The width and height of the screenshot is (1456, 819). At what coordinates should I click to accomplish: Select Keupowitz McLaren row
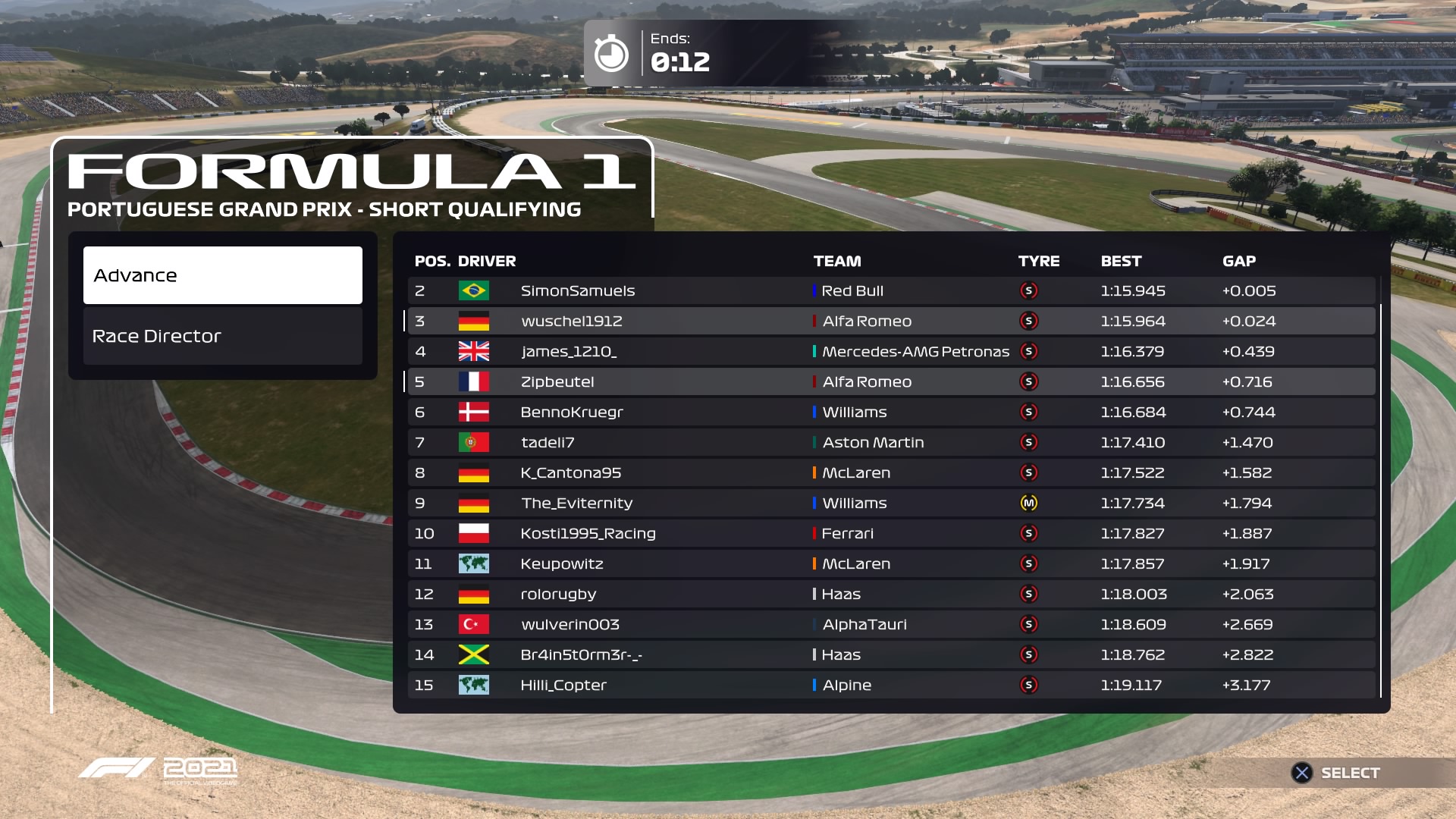point(891,563)
